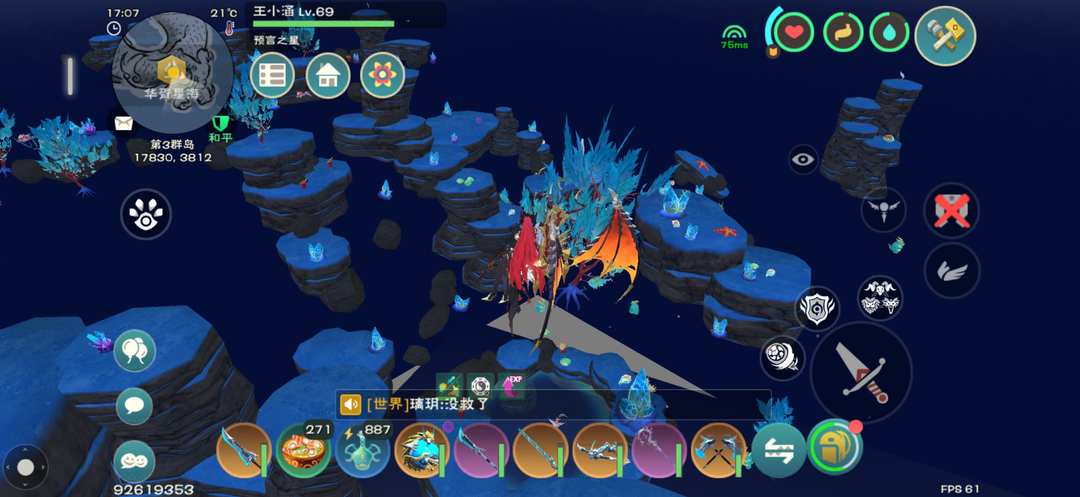Select the crossed axes hotbar slot
Viewport: 1080px width, 497px height.
click(718, 451)
